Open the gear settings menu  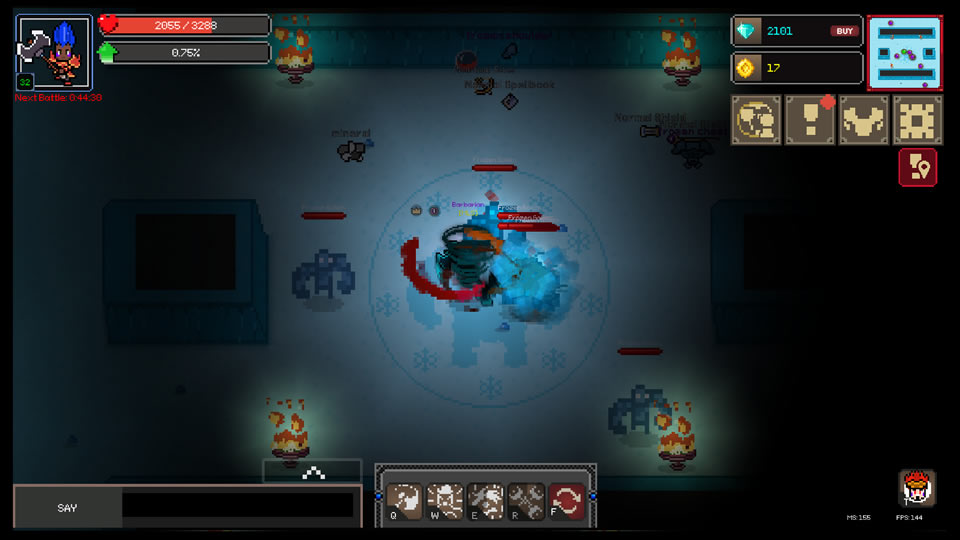click(917, 120)
